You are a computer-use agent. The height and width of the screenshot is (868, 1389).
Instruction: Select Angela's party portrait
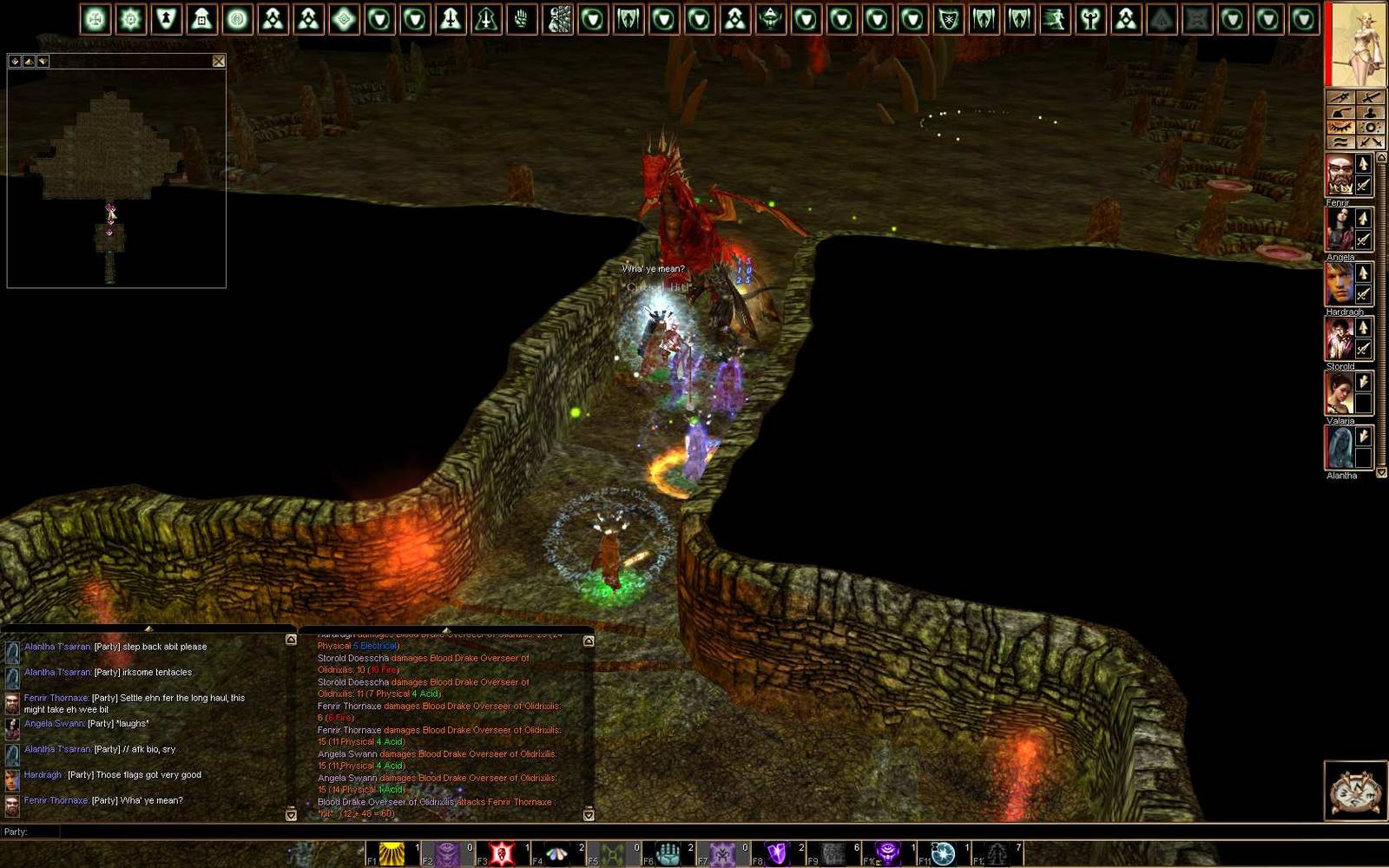click(x=1340, y=229)
